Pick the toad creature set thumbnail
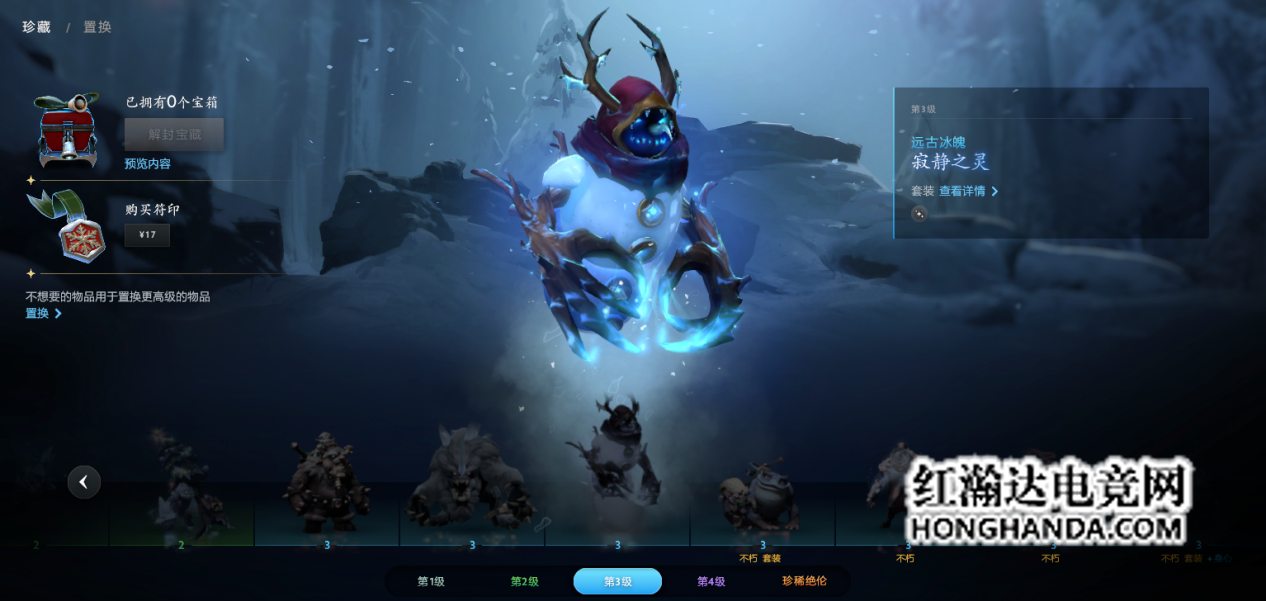The height and width of the screenshot is (601, 1266). pyautogui.click(x=762, y=497)
